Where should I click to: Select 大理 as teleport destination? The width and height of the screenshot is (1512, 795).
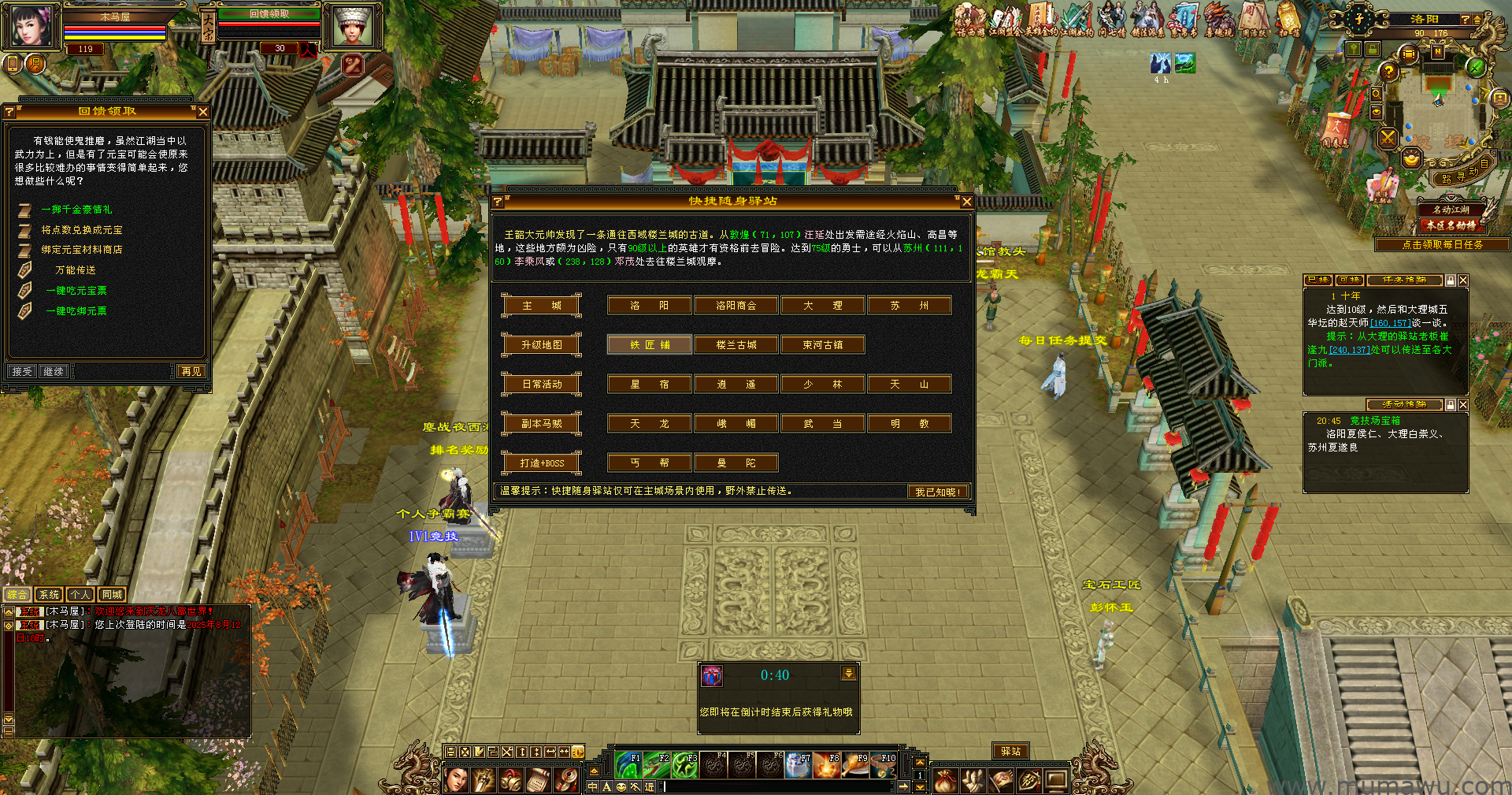(822, 306)
